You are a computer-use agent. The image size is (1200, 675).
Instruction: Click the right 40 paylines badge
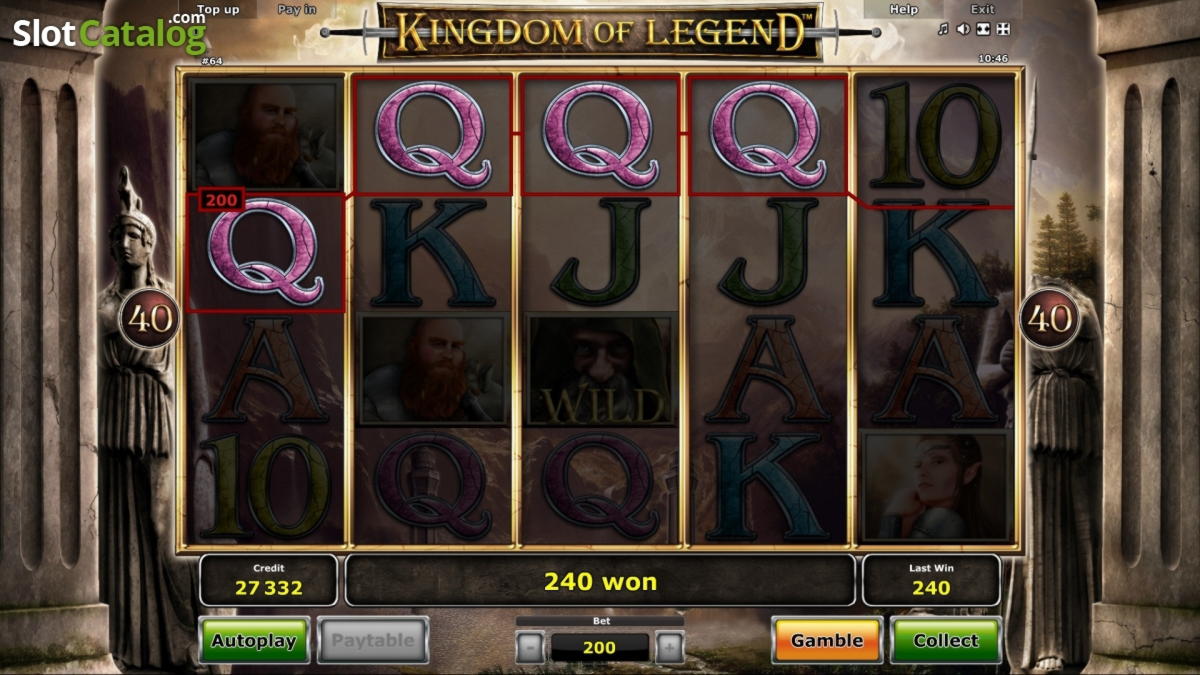click(1049, 319)
